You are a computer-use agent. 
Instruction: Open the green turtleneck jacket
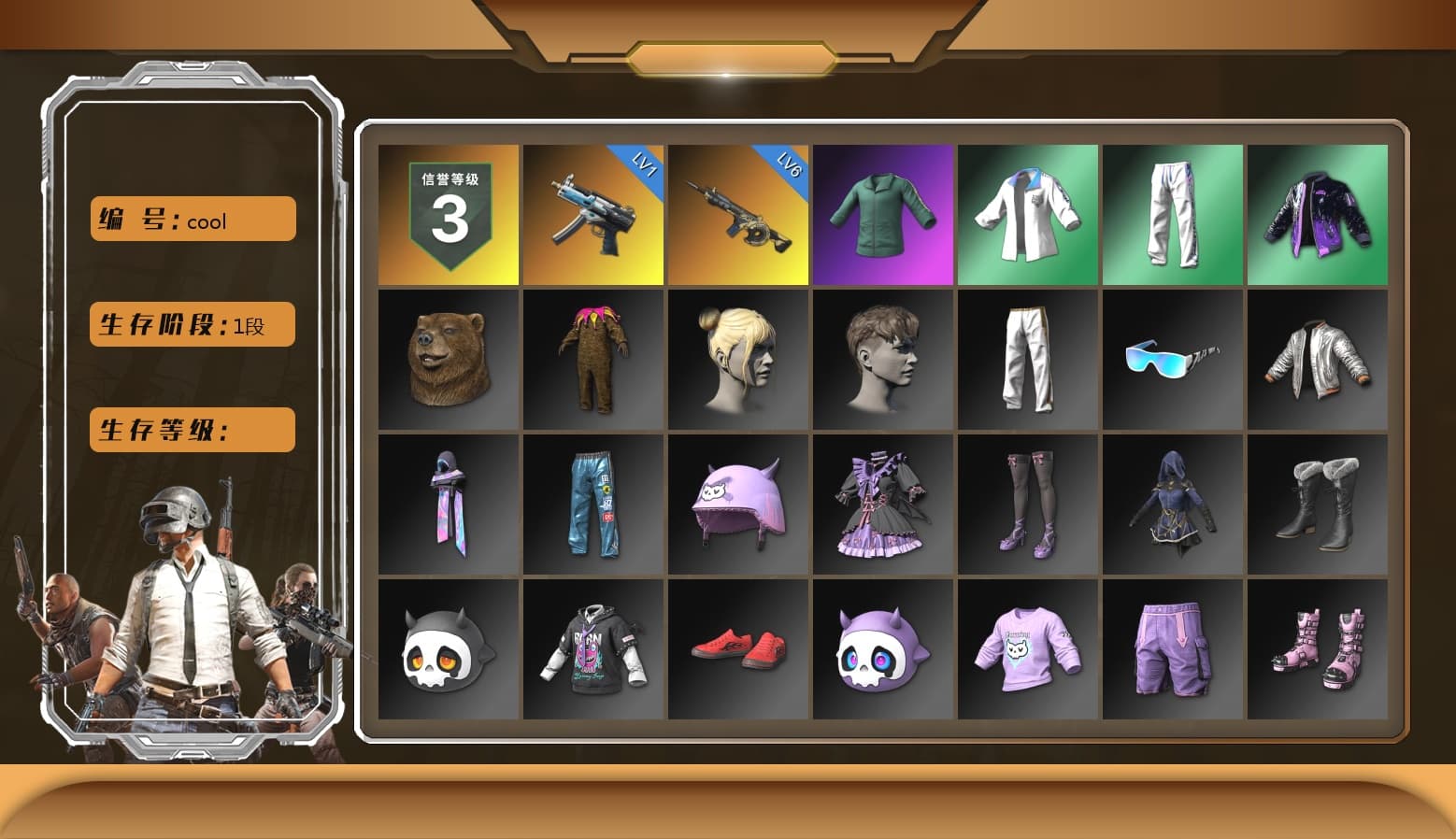[882, 213]
